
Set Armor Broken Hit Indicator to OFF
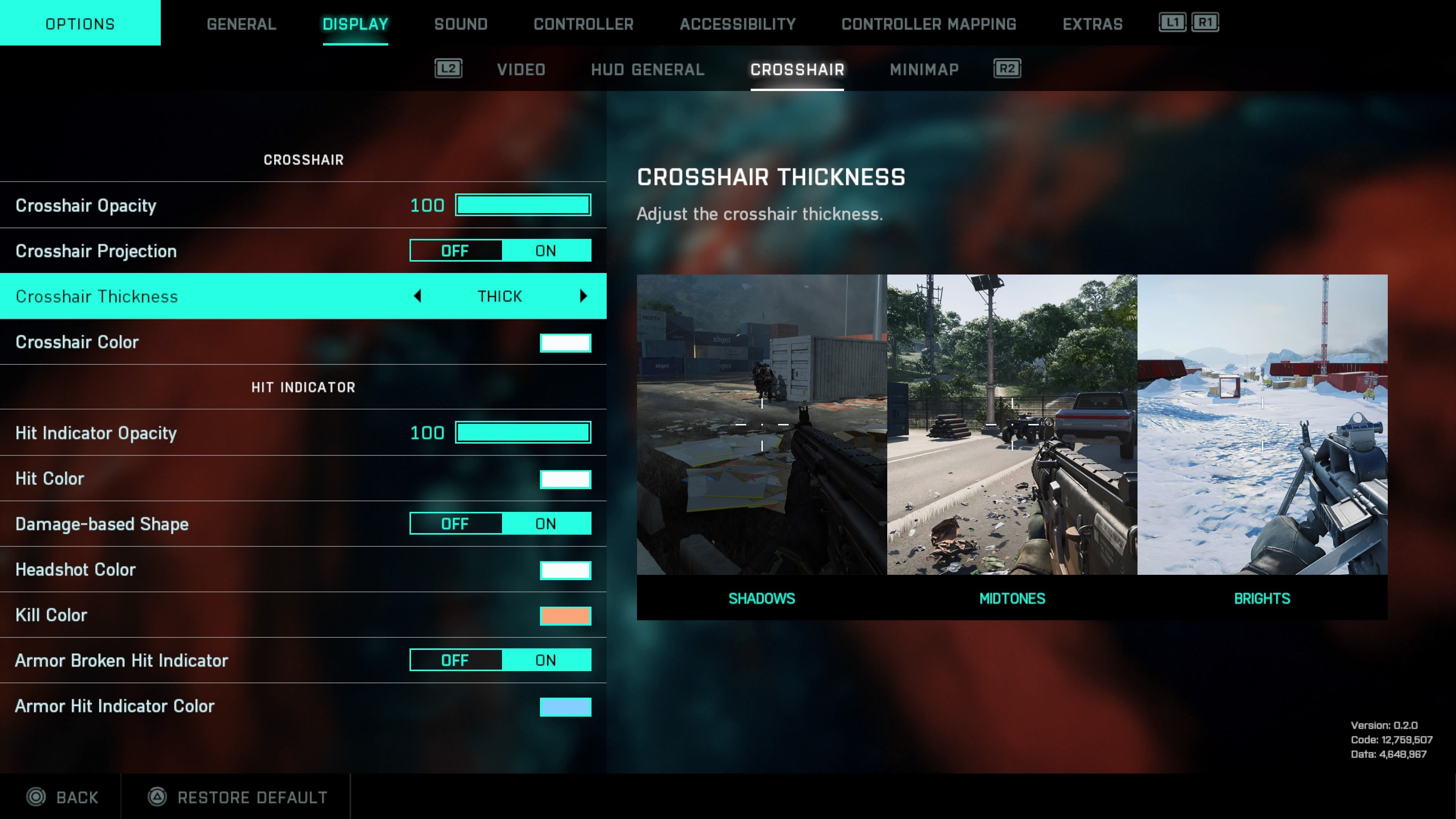455,660
